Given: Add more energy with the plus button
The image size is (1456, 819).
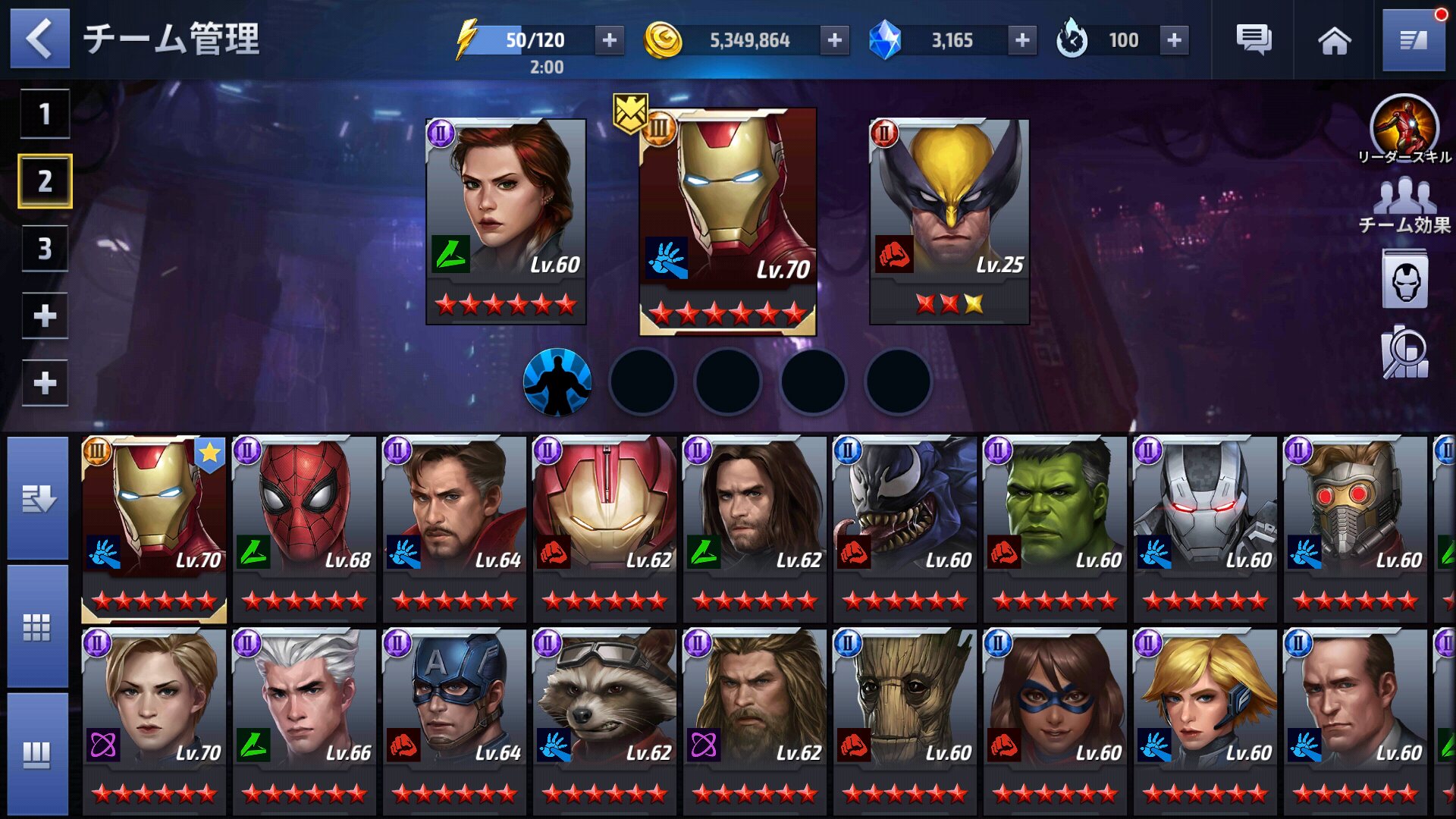Looking at the screenshot, I should tap(610, 40).
